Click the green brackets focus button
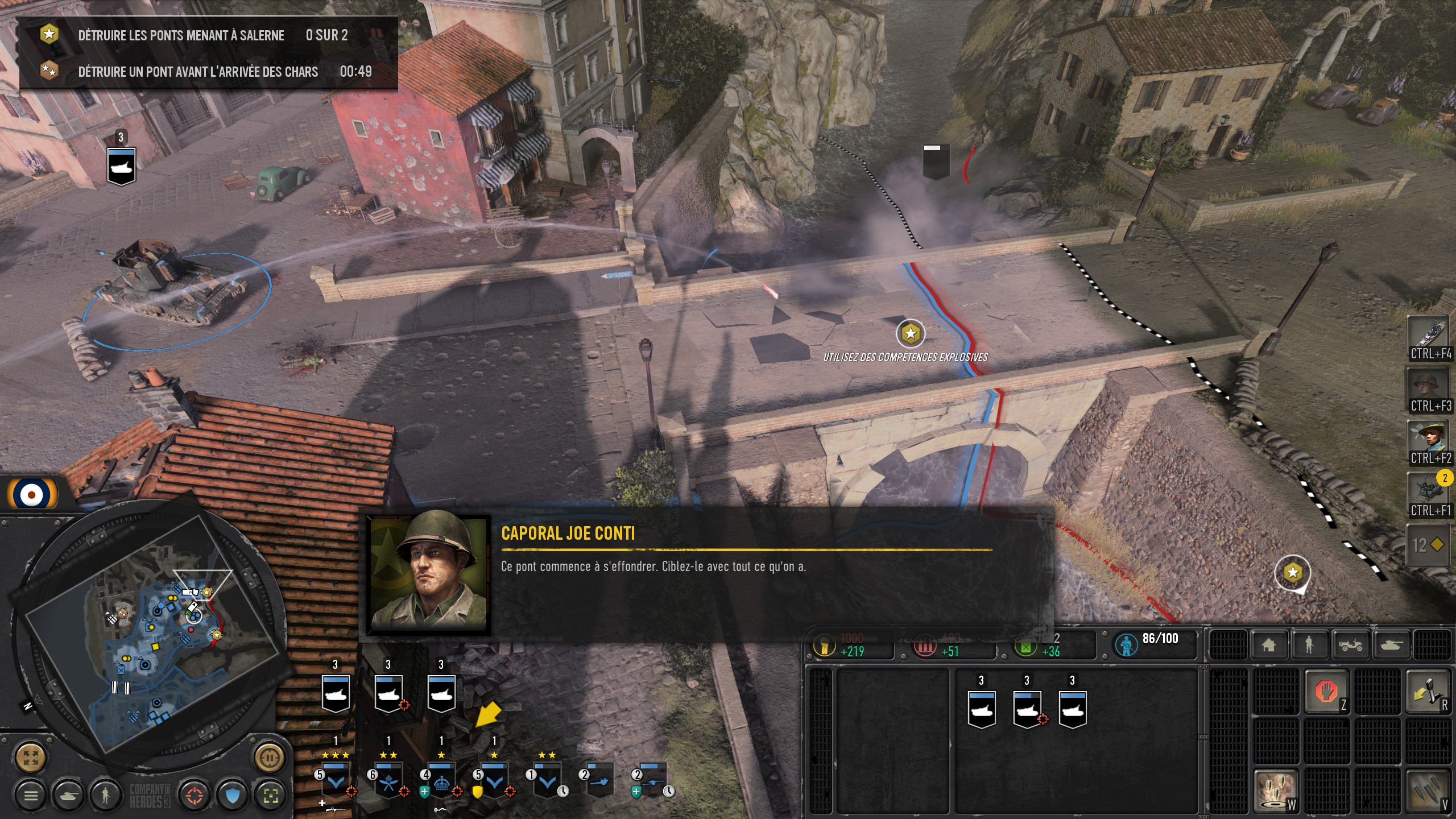The image size is (1456, 819). point(270,795)
